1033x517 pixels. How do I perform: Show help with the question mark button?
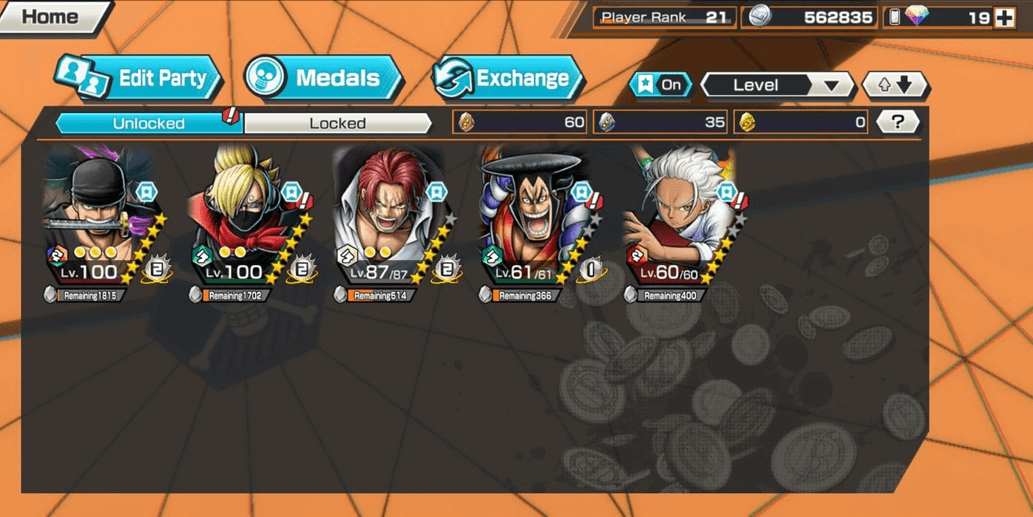pyautogui.click(x=897, y=122)
